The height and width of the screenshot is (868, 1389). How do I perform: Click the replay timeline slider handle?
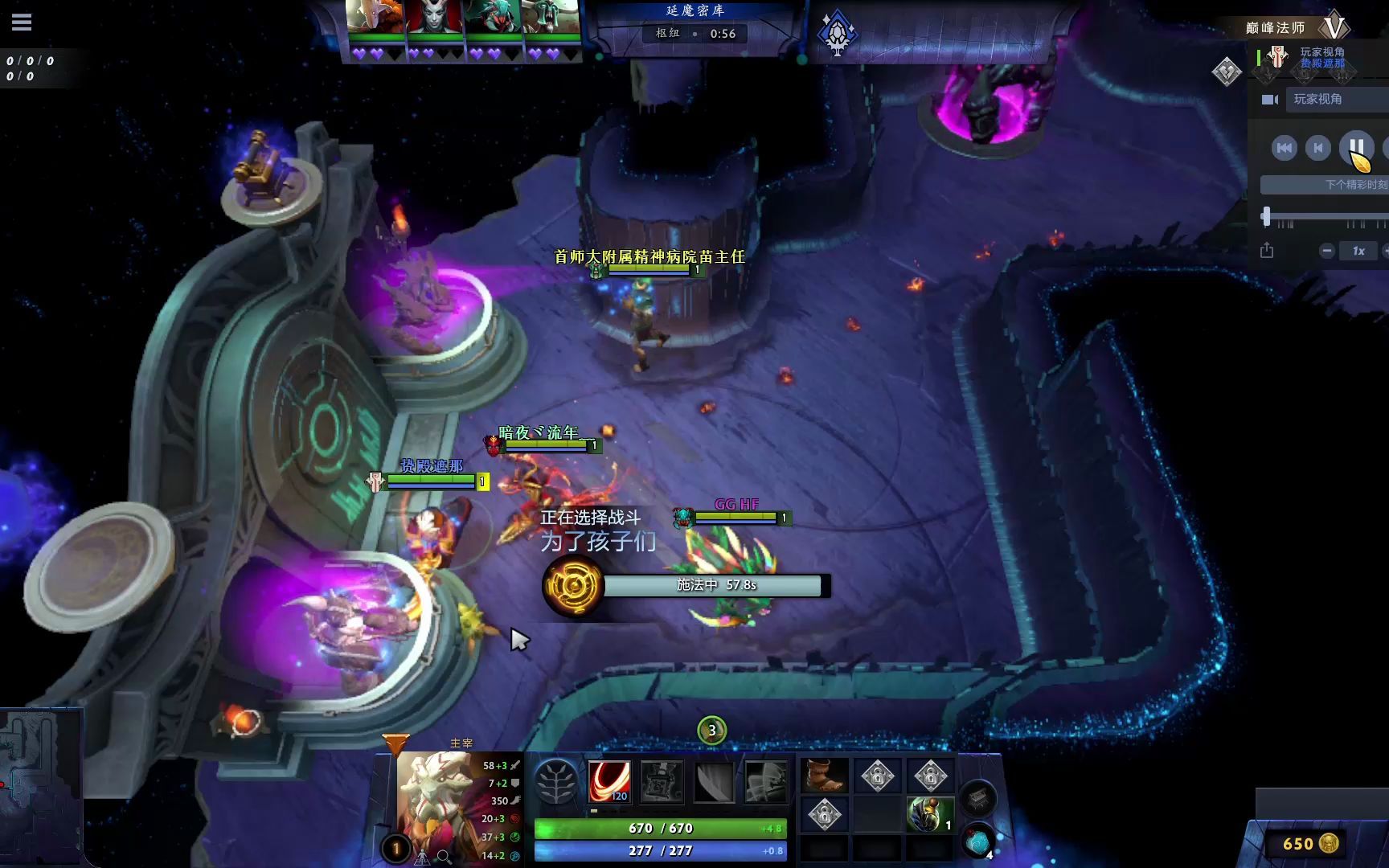coord(1267,216)
